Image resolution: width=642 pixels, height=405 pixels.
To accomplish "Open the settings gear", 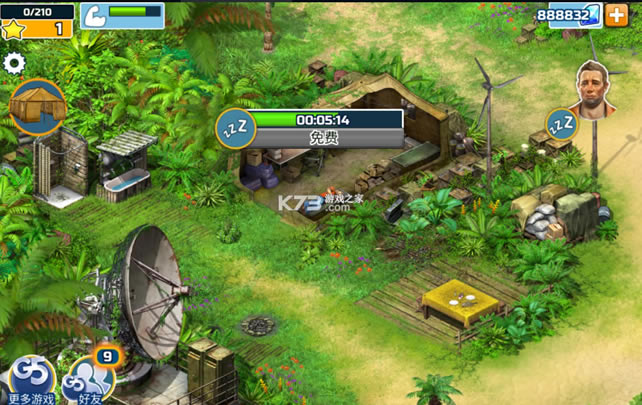I will pos(14,63).
